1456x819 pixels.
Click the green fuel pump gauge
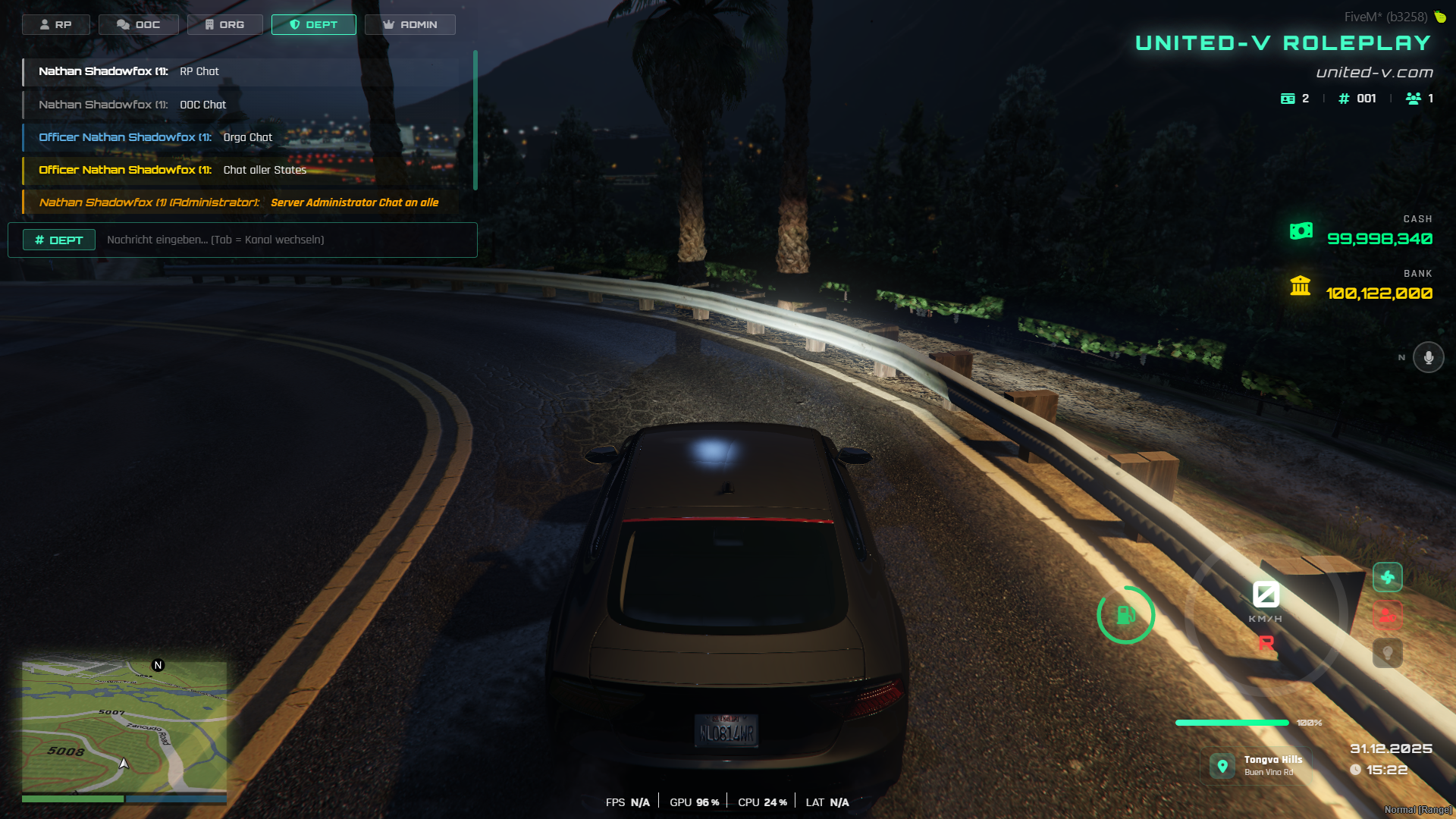(1125, 615)
